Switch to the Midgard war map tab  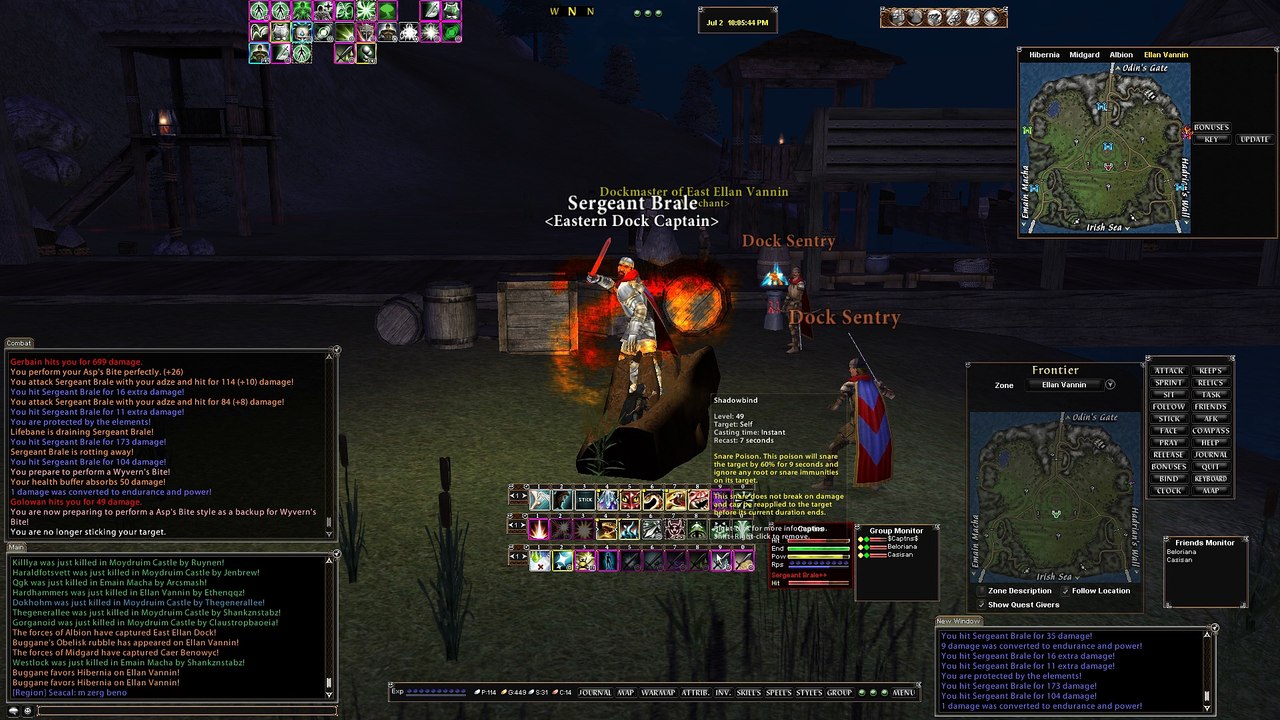pos(1084,55)
